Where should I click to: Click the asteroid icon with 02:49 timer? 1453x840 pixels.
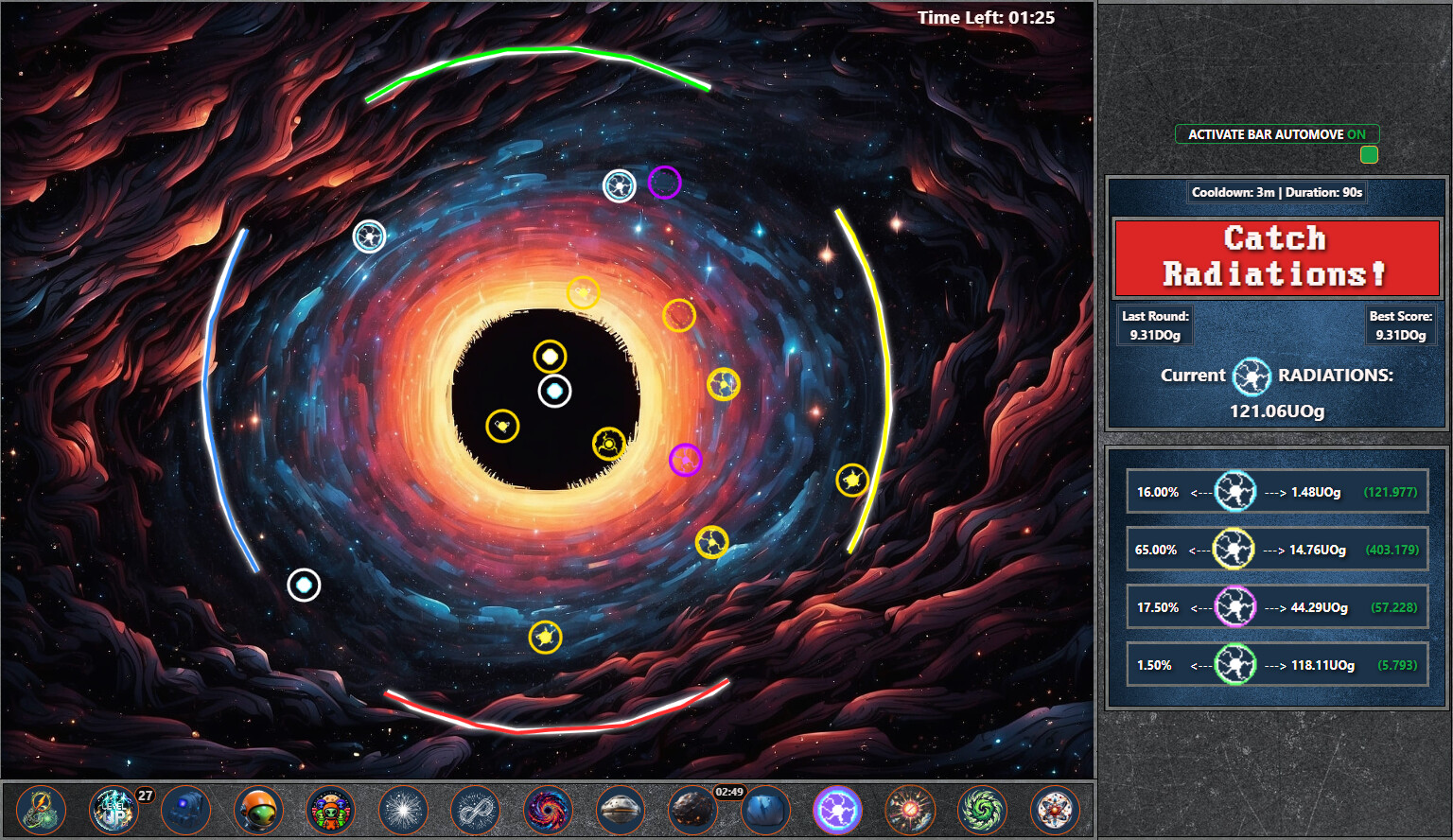coord(693,810)
